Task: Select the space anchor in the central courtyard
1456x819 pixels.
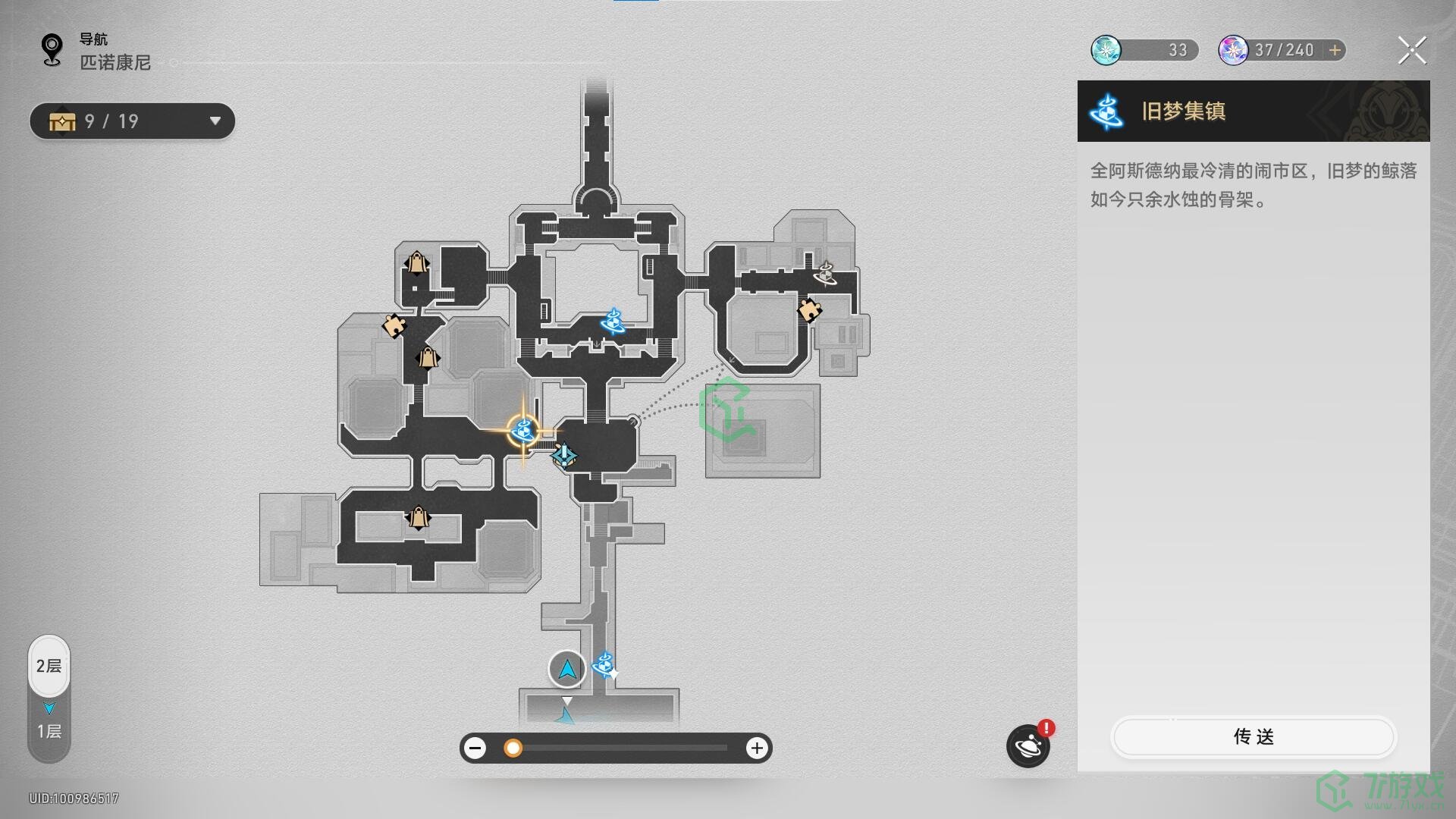Action: coord(612,322)
